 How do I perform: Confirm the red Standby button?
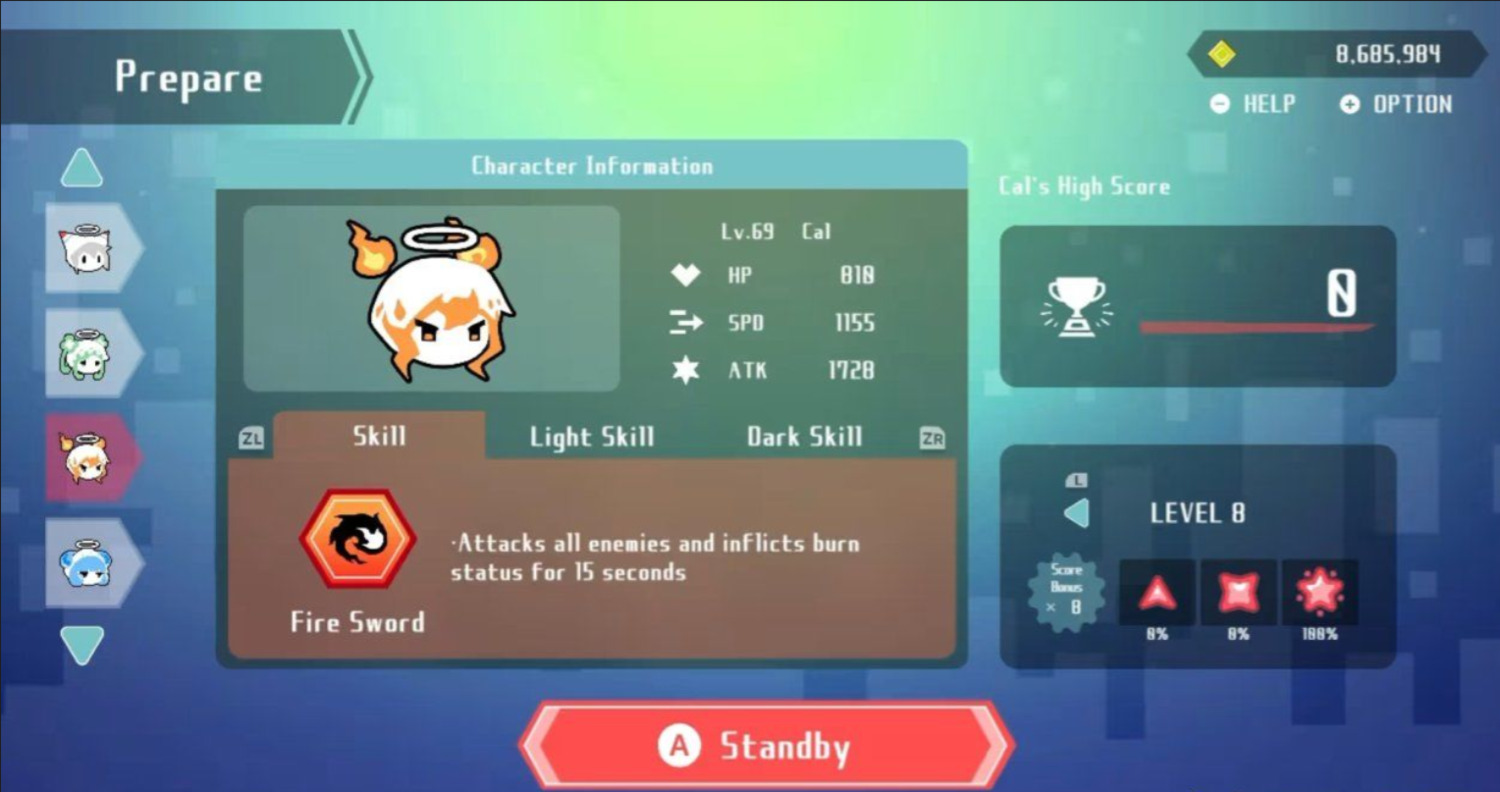click(766, 746)
